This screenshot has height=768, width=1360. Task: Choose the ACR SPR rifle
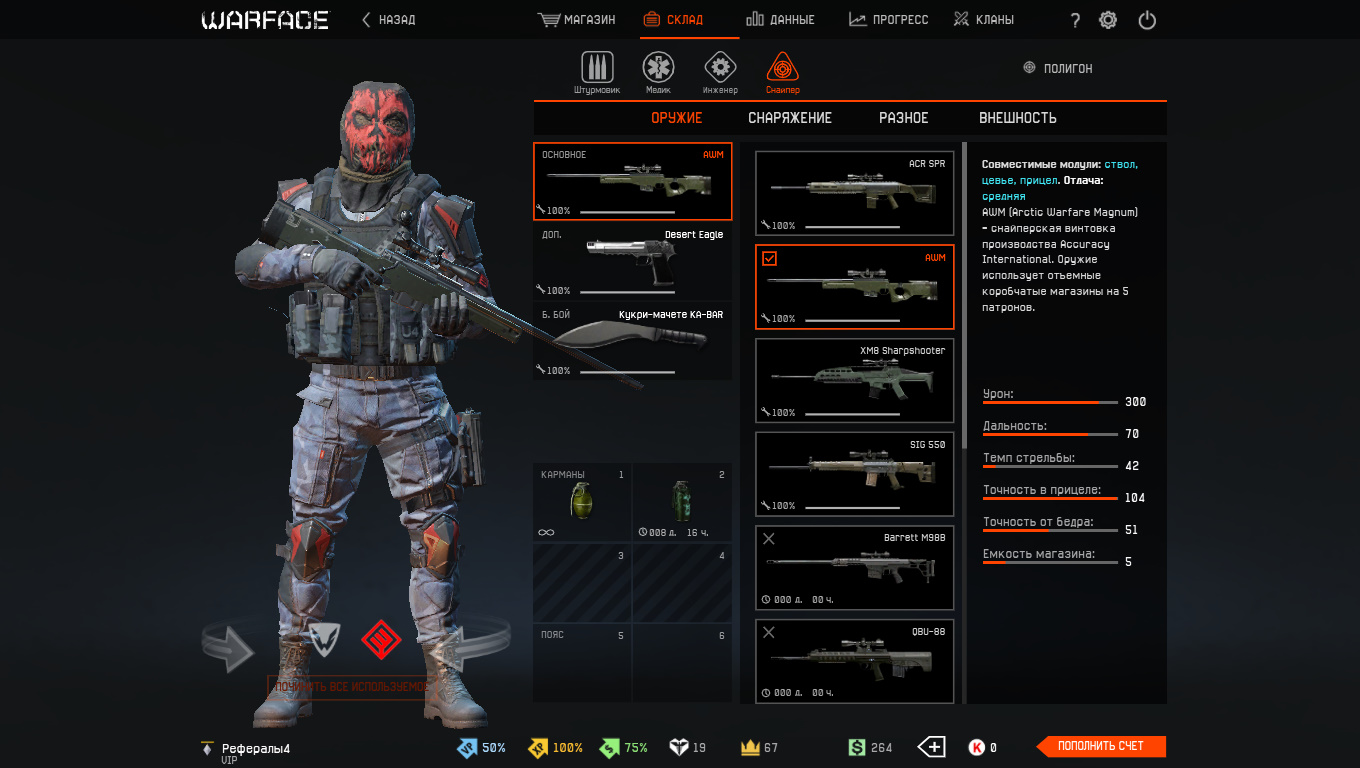coord(854,193)
